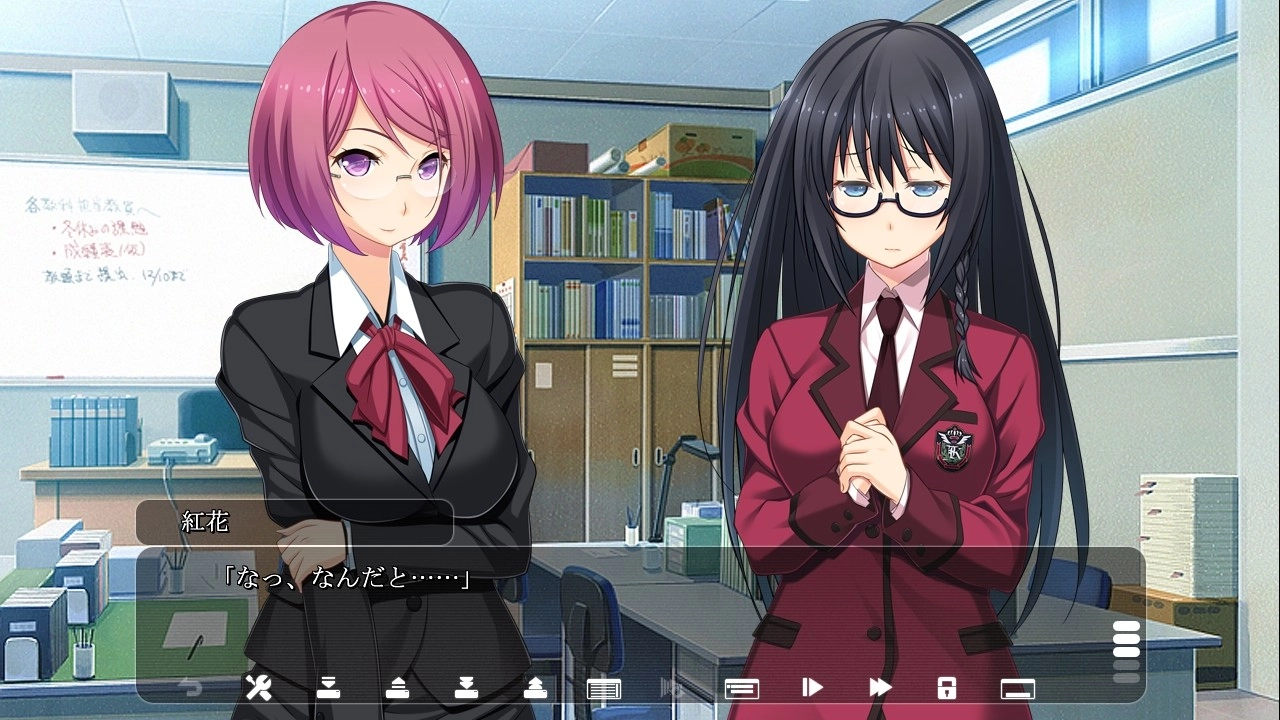Image resolution: width=1280 pixels, height=720 pixels.
Task: Activate skip with the fast-forward icon
Action: click(x=880, y=687)
